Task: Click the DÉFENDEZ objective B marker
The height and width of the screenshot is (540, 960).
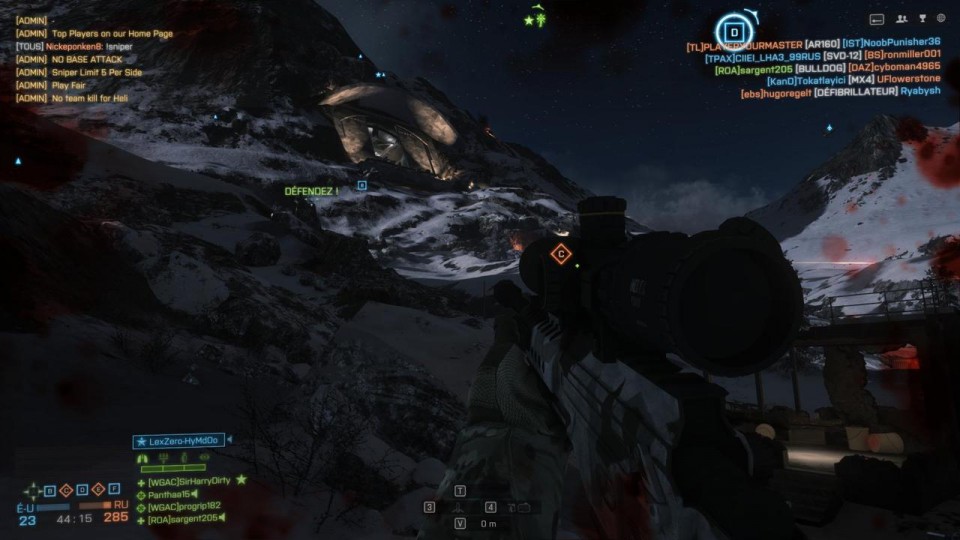Action: (x=362, y=185)
